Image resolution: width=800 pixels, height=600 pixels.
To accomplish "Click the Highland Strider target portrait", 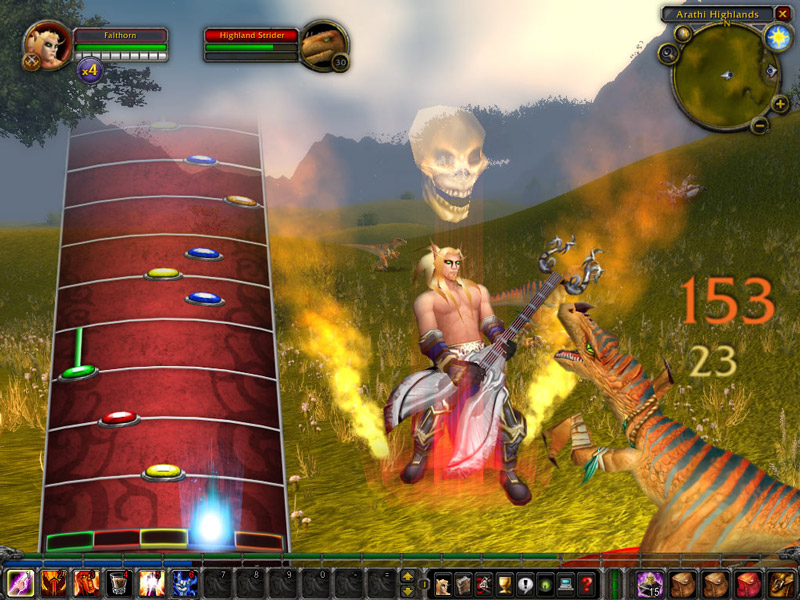I will (324, 45).
